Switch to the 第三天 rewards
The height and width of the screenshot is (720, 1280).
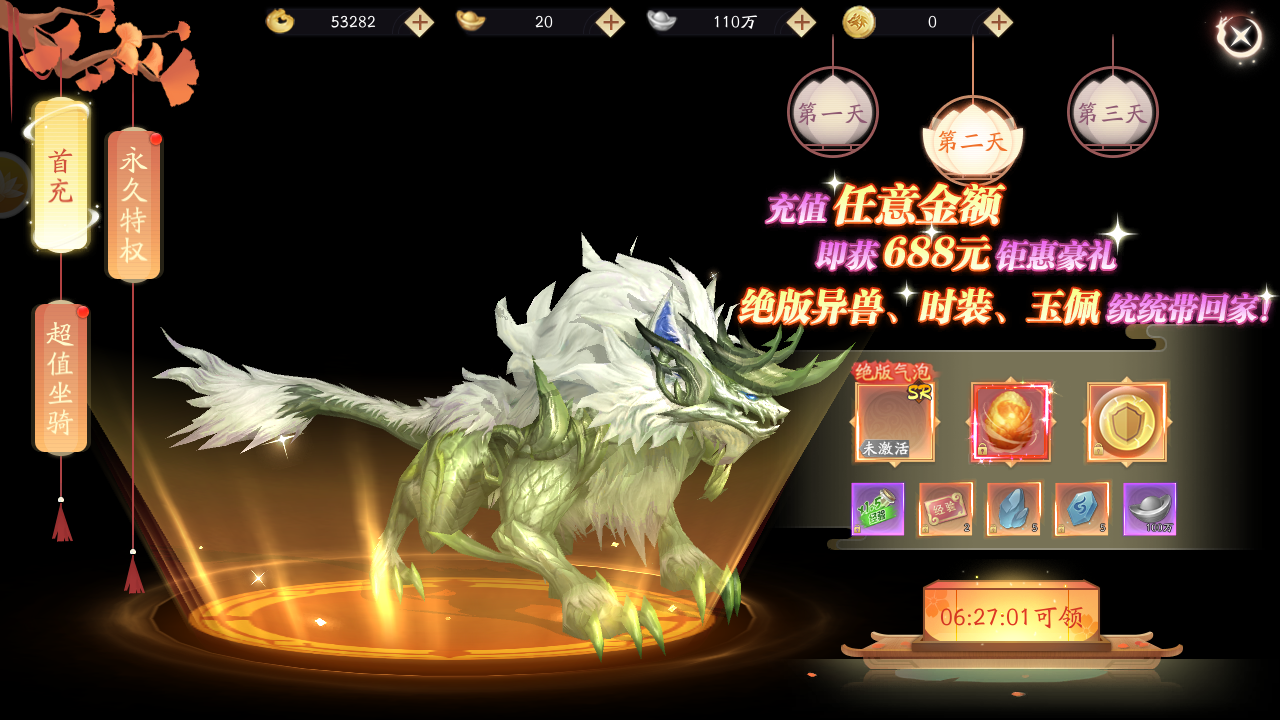pos(1112,112)
